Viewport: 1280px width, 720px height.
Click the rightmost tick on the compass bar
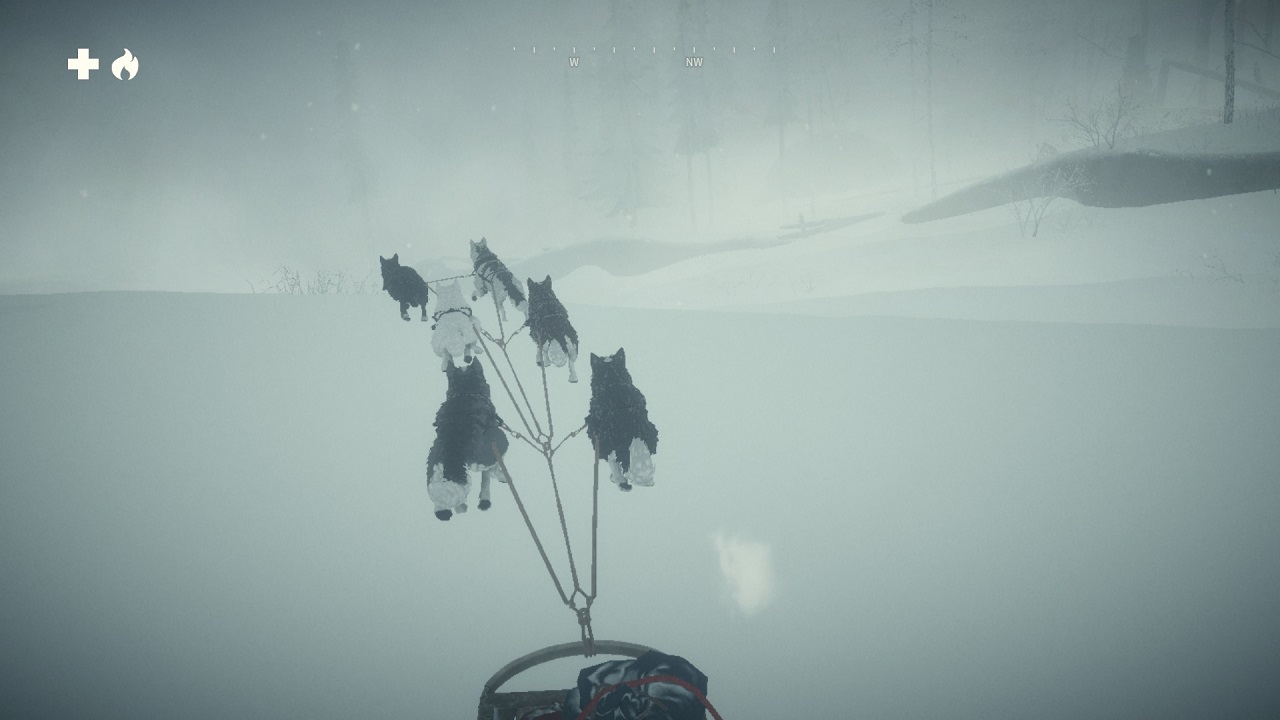[x=775, y=48]
